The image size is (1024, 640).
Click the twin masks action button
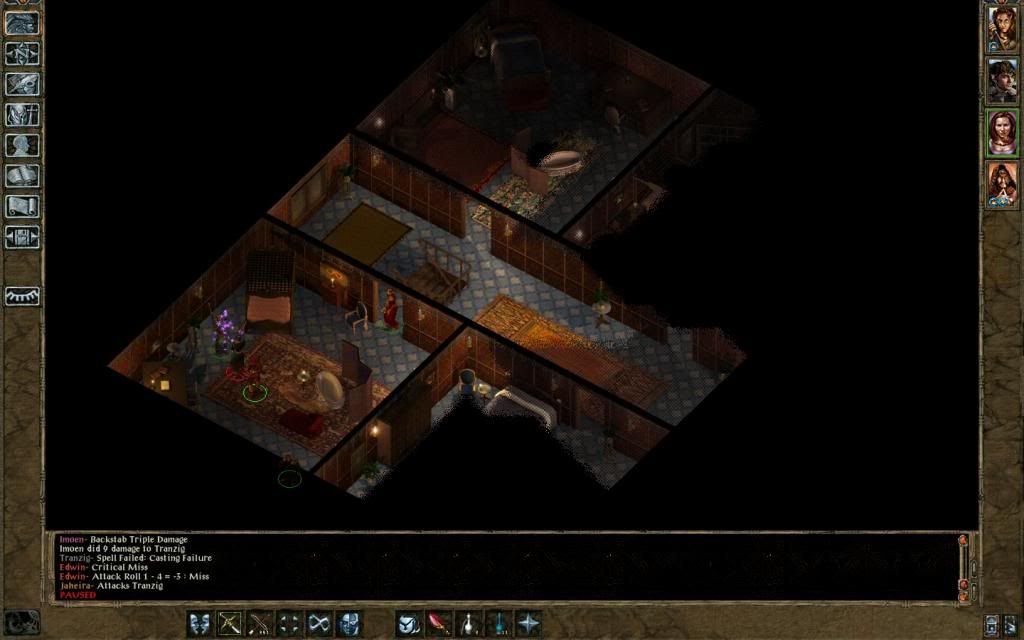(x=200, y=624)
